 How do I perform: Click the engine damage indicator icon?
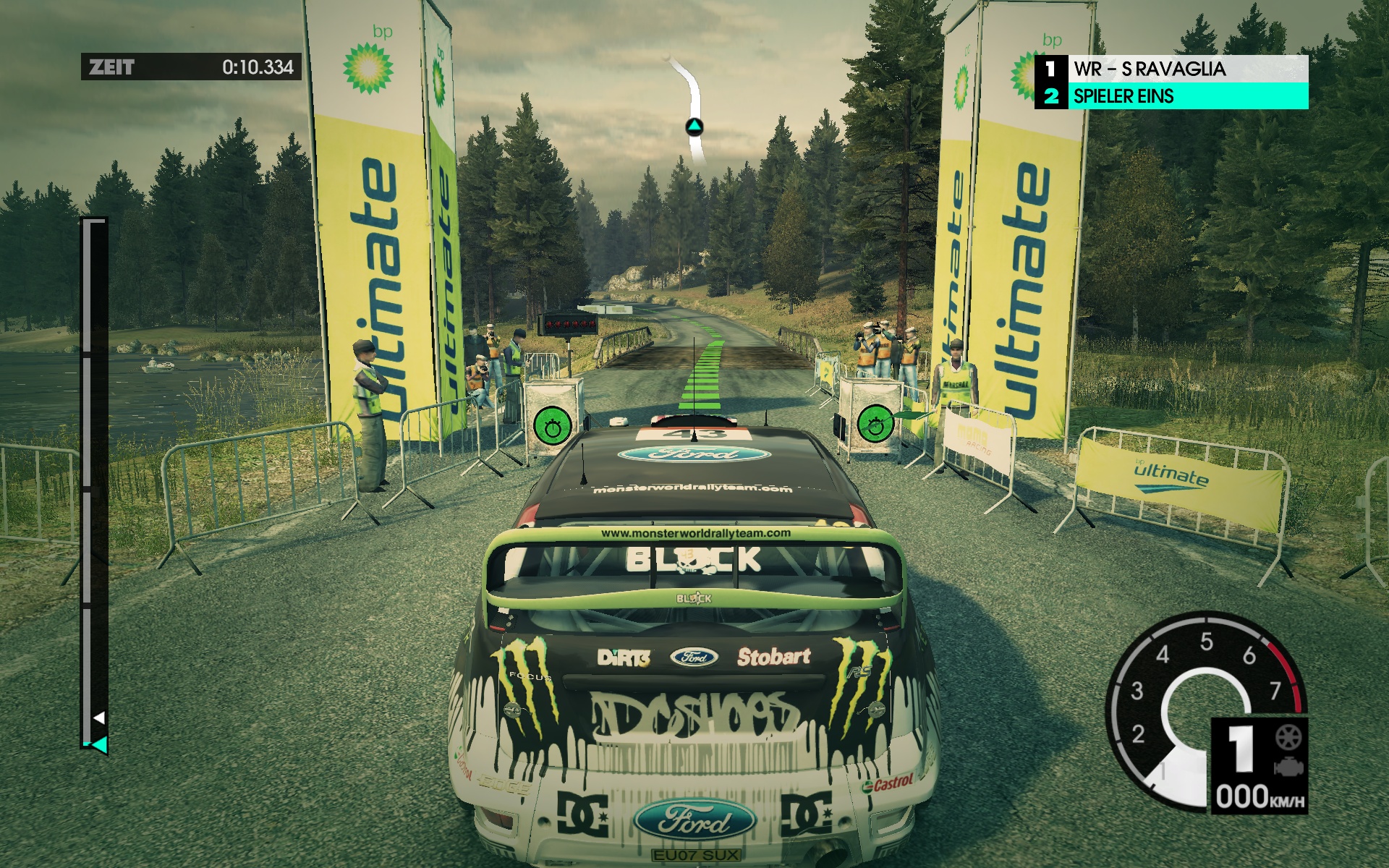click(x=1288, y=767)
